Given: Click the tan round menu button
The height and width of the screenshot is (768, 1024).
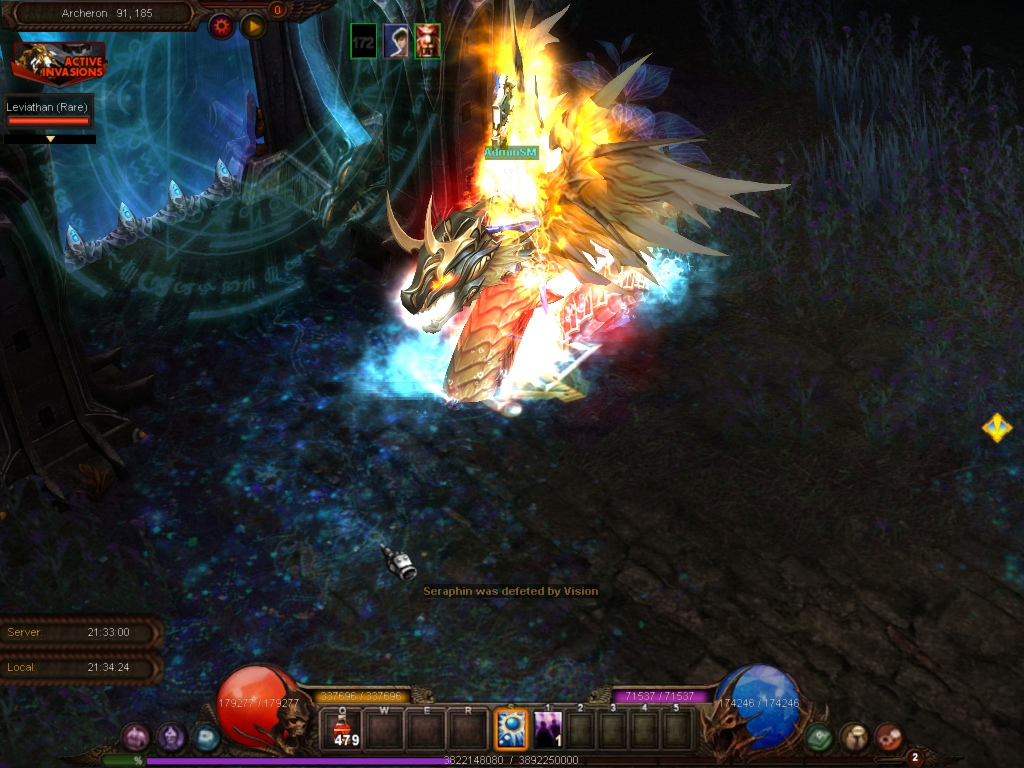Looking at the screenshot, I should pyautogui.click(x=854, y=738).
